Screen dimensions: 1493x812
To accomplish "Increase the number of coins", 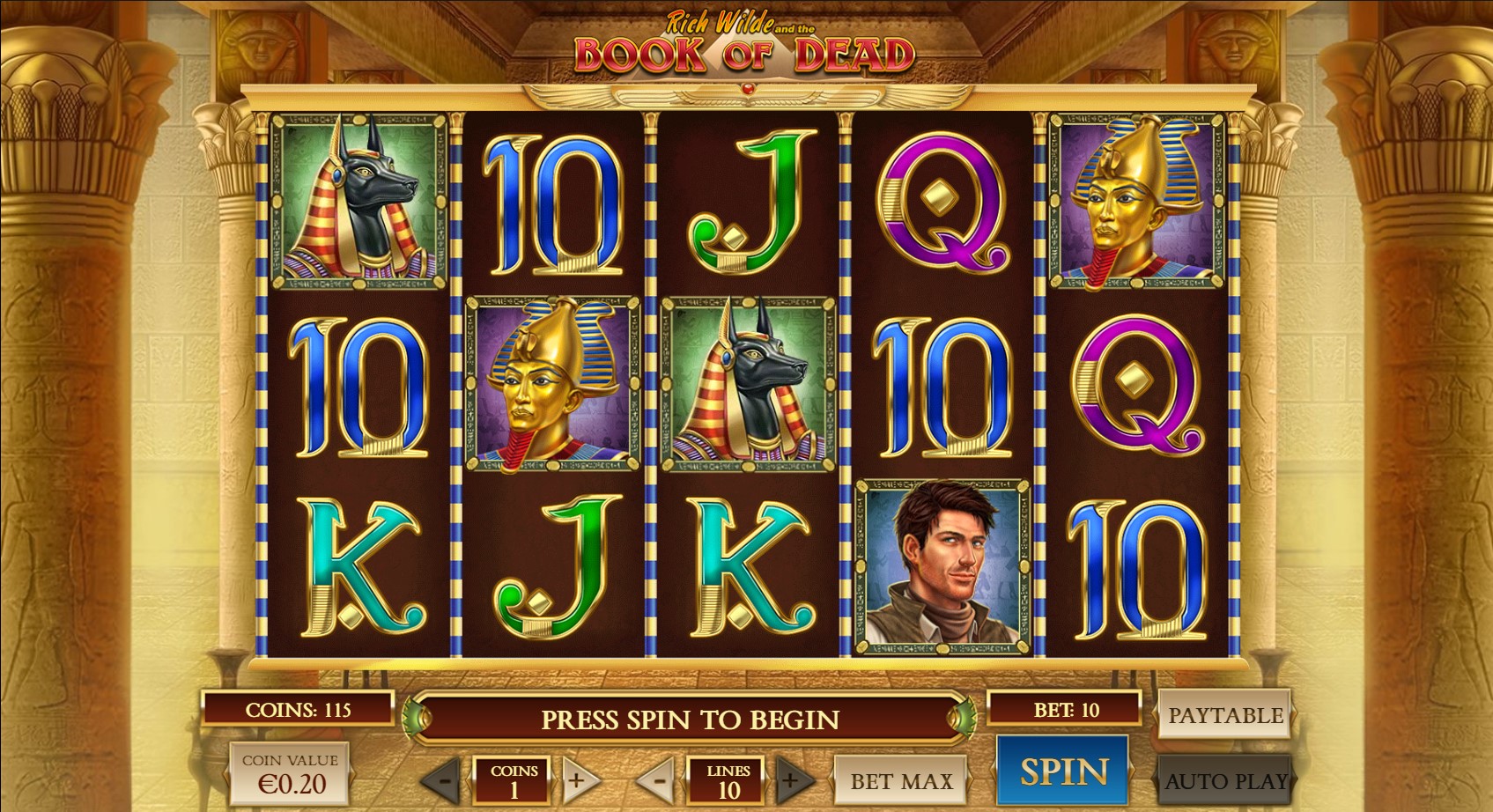I will [578, 780].
